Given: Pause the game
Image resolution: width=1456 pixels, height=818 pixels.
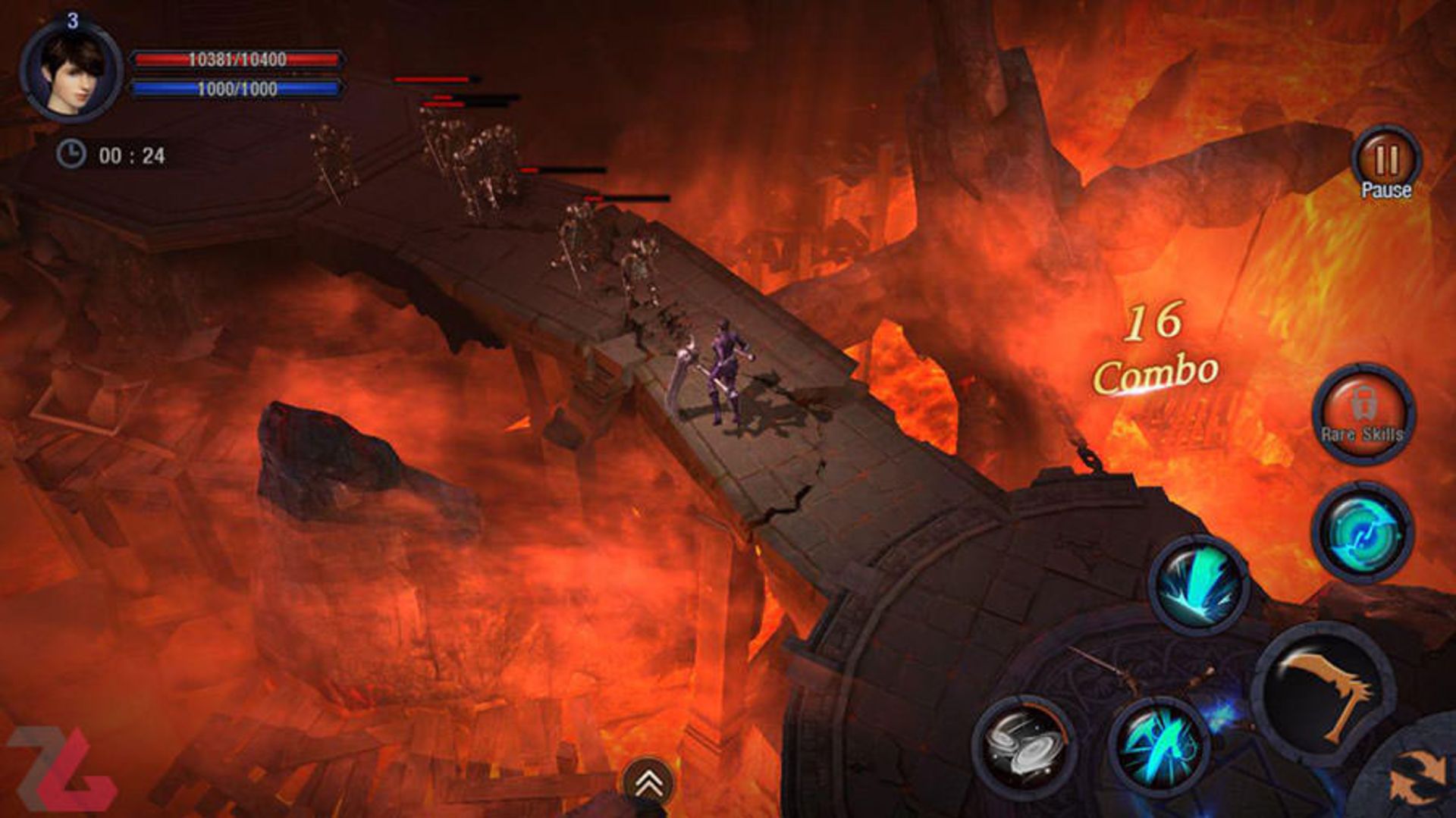Looking at the screenshot, I should pos(1385,164).
